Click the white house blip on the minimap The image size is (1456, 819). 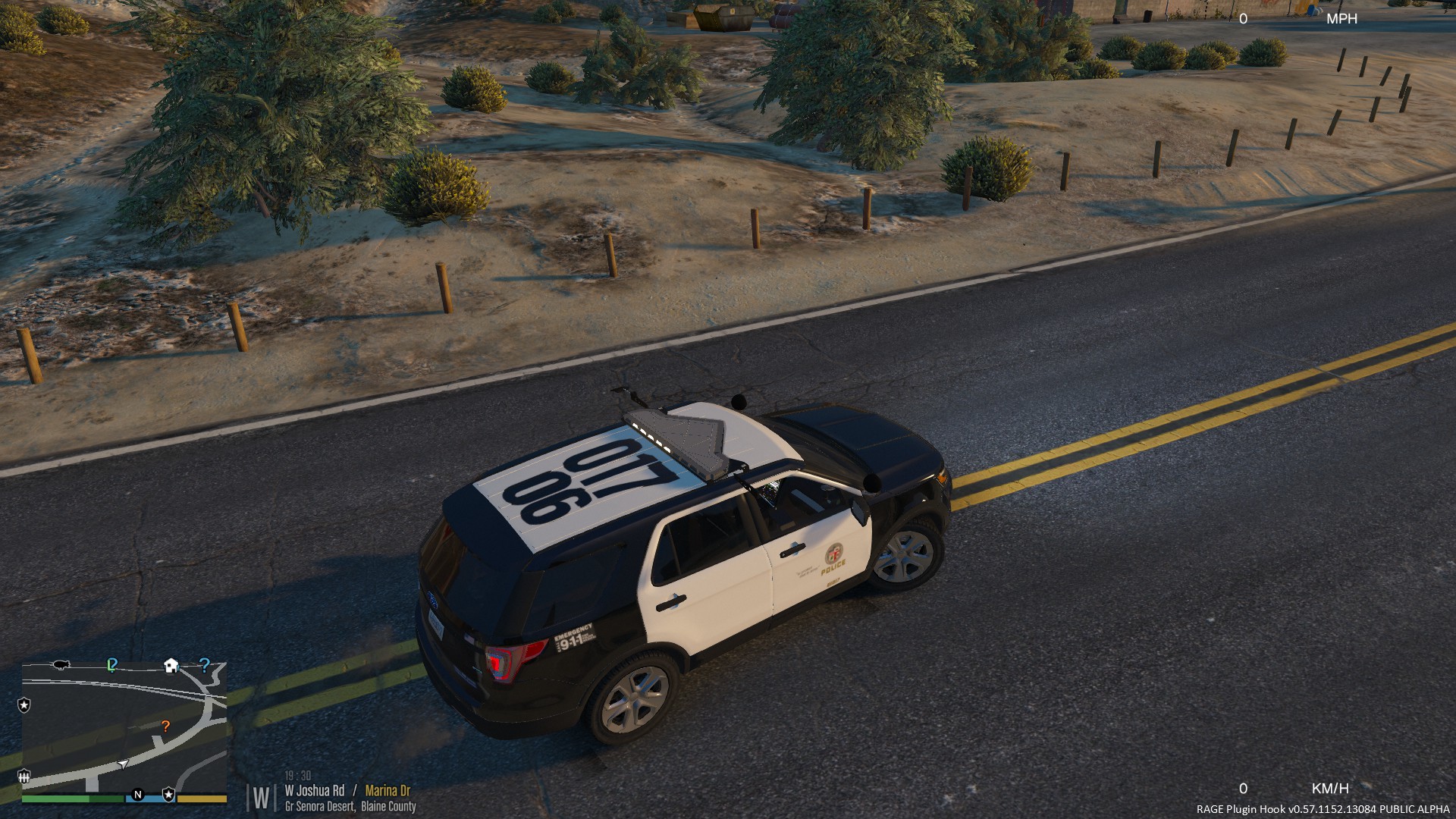171,665
